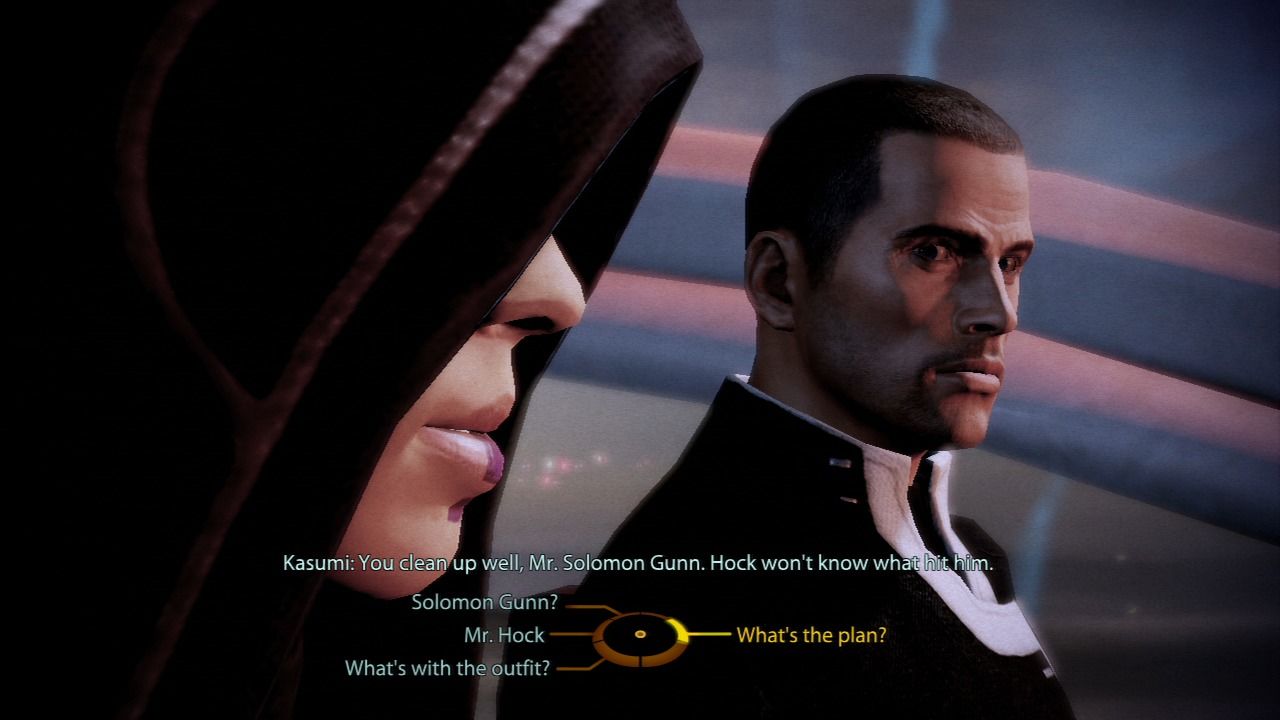Pick the highlighted "What's the plan?" reply
The height and width of the screenshot is (720, 1280).
tap(811, 635)
